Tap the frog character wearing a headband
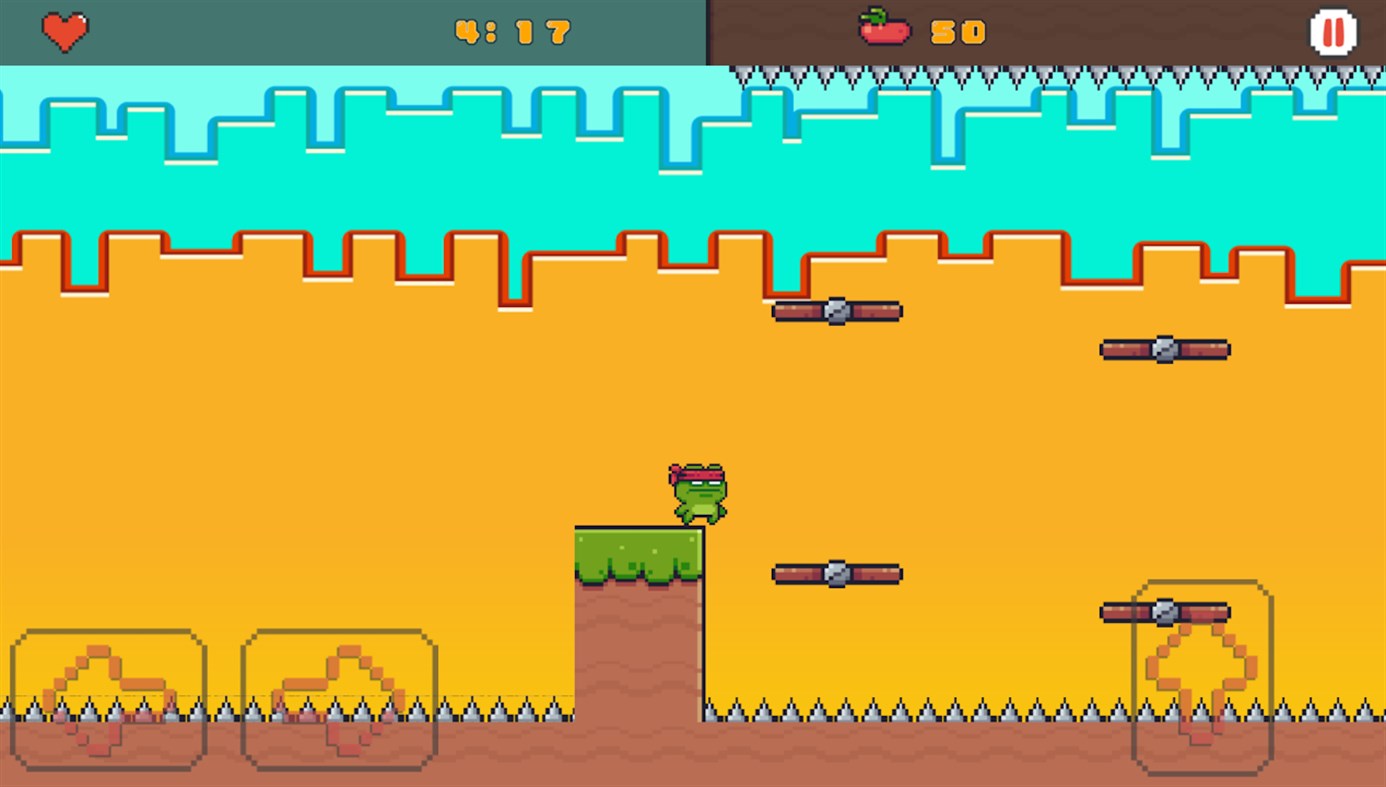The image size is (1386, 787). point(698,490)
